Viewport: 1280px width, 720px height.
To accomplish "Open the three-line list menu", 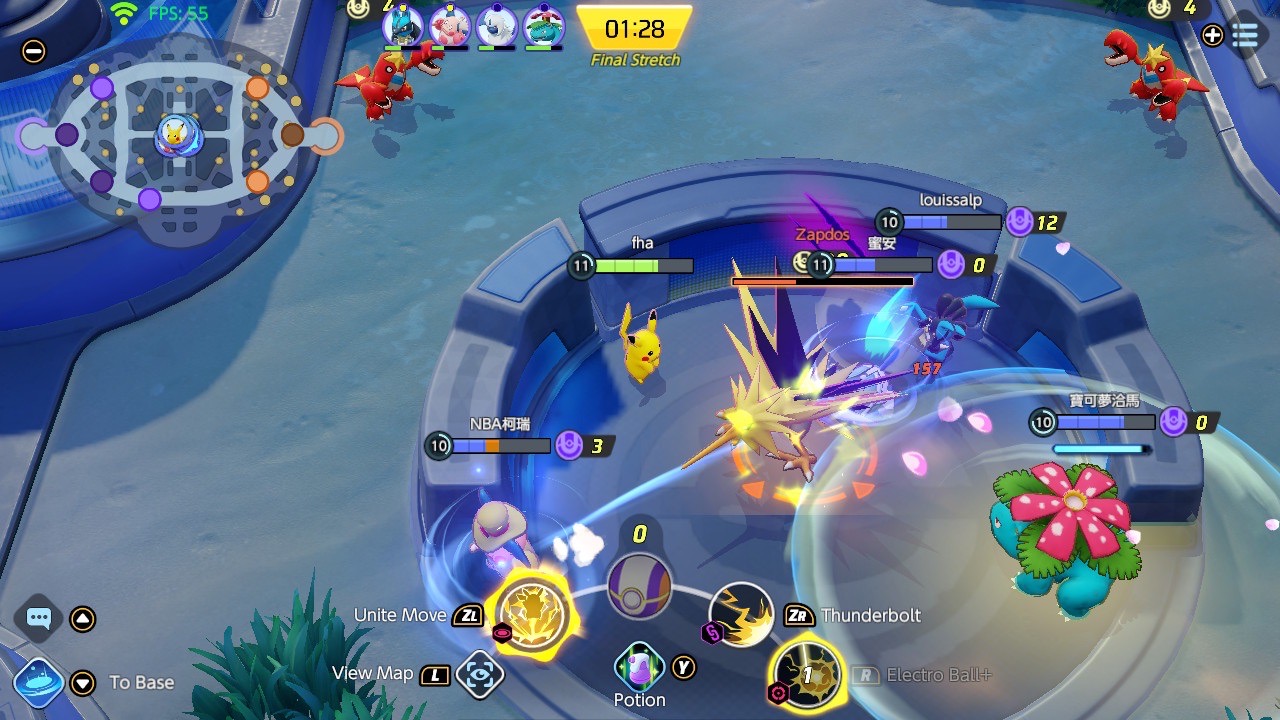I will (1245, 35).
